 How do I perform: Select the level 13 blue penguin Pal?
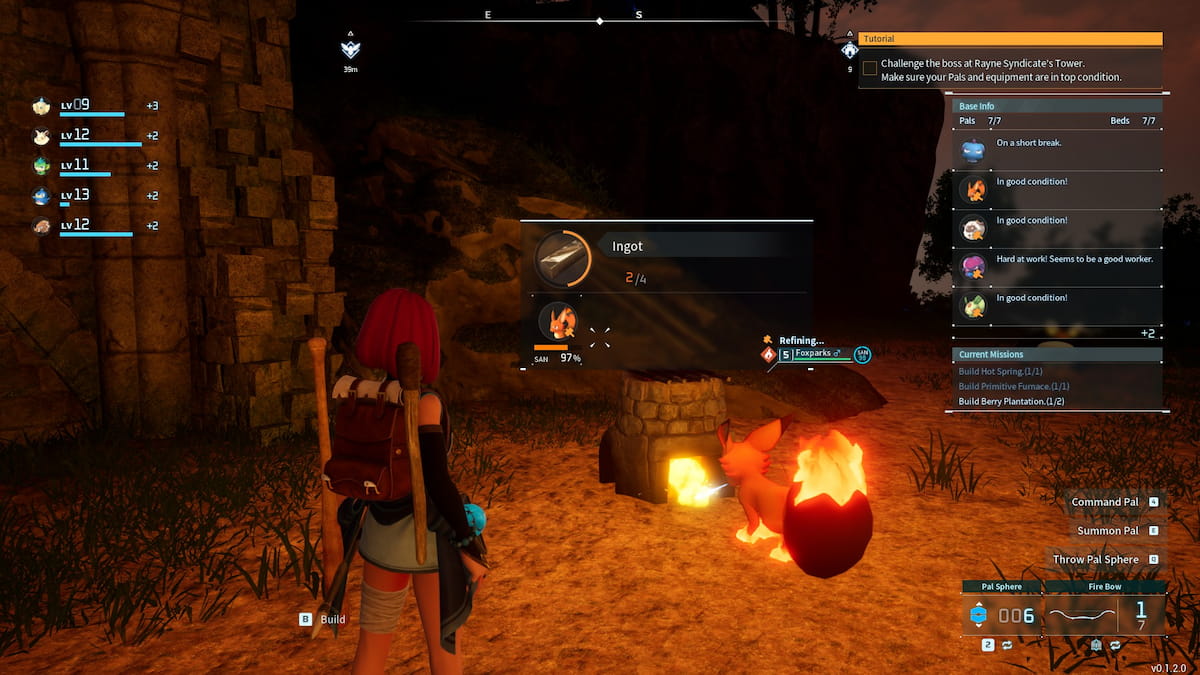[41, 196]
